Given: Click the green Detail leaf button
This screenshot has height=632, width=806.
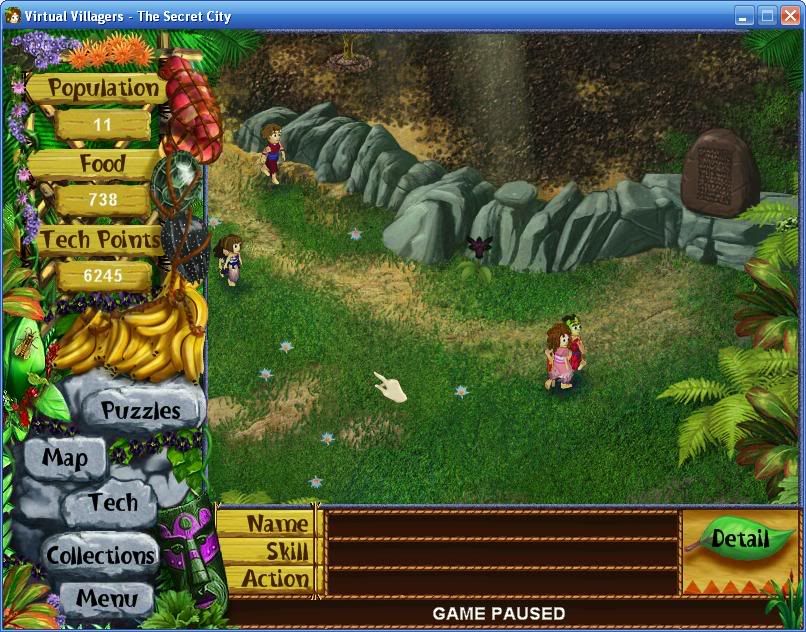Looking at the screenshot, I should coord(739,539).
